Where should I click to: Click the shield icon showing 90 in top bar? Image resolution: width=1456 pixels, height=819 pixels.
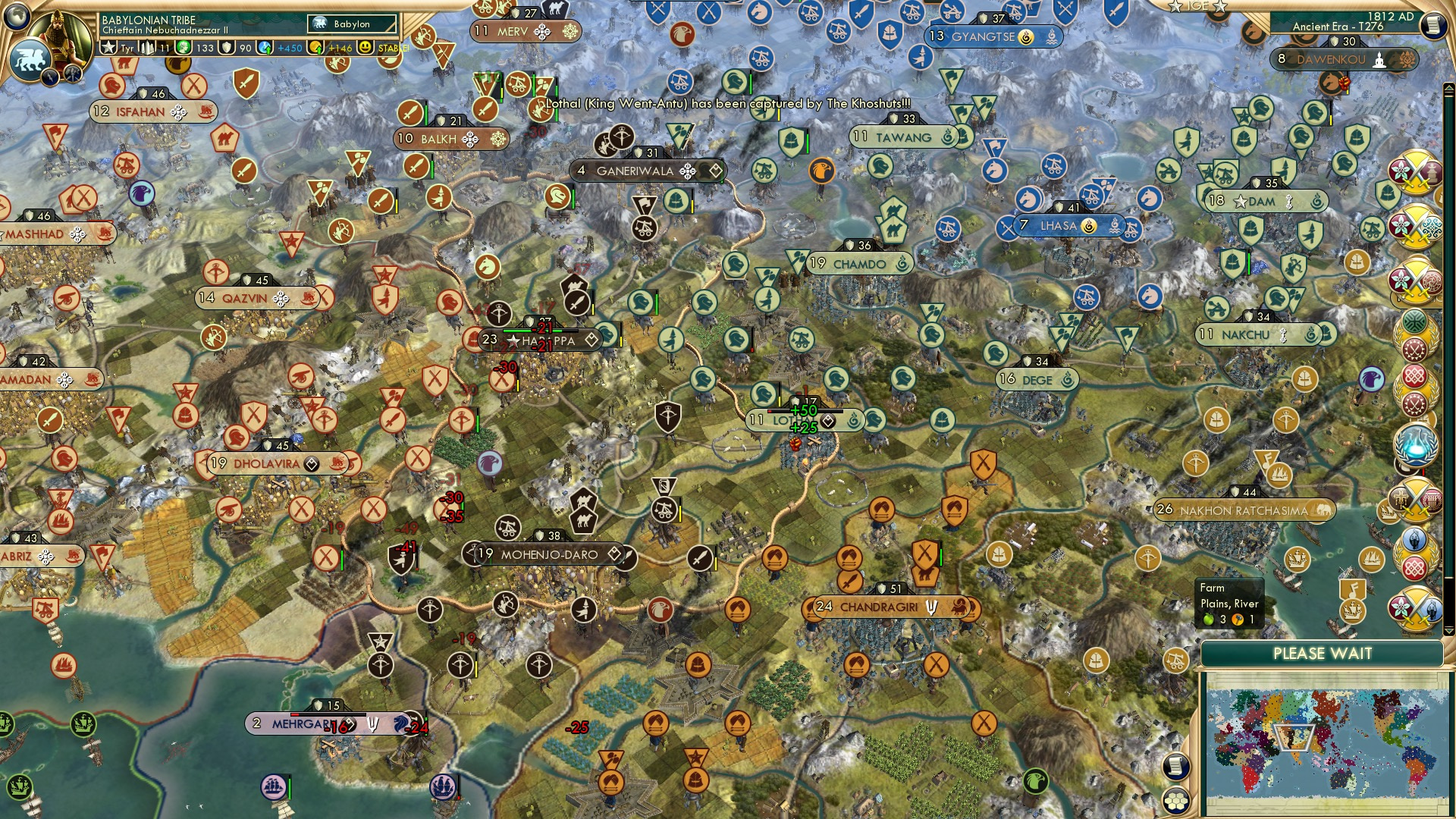point(227,47)
